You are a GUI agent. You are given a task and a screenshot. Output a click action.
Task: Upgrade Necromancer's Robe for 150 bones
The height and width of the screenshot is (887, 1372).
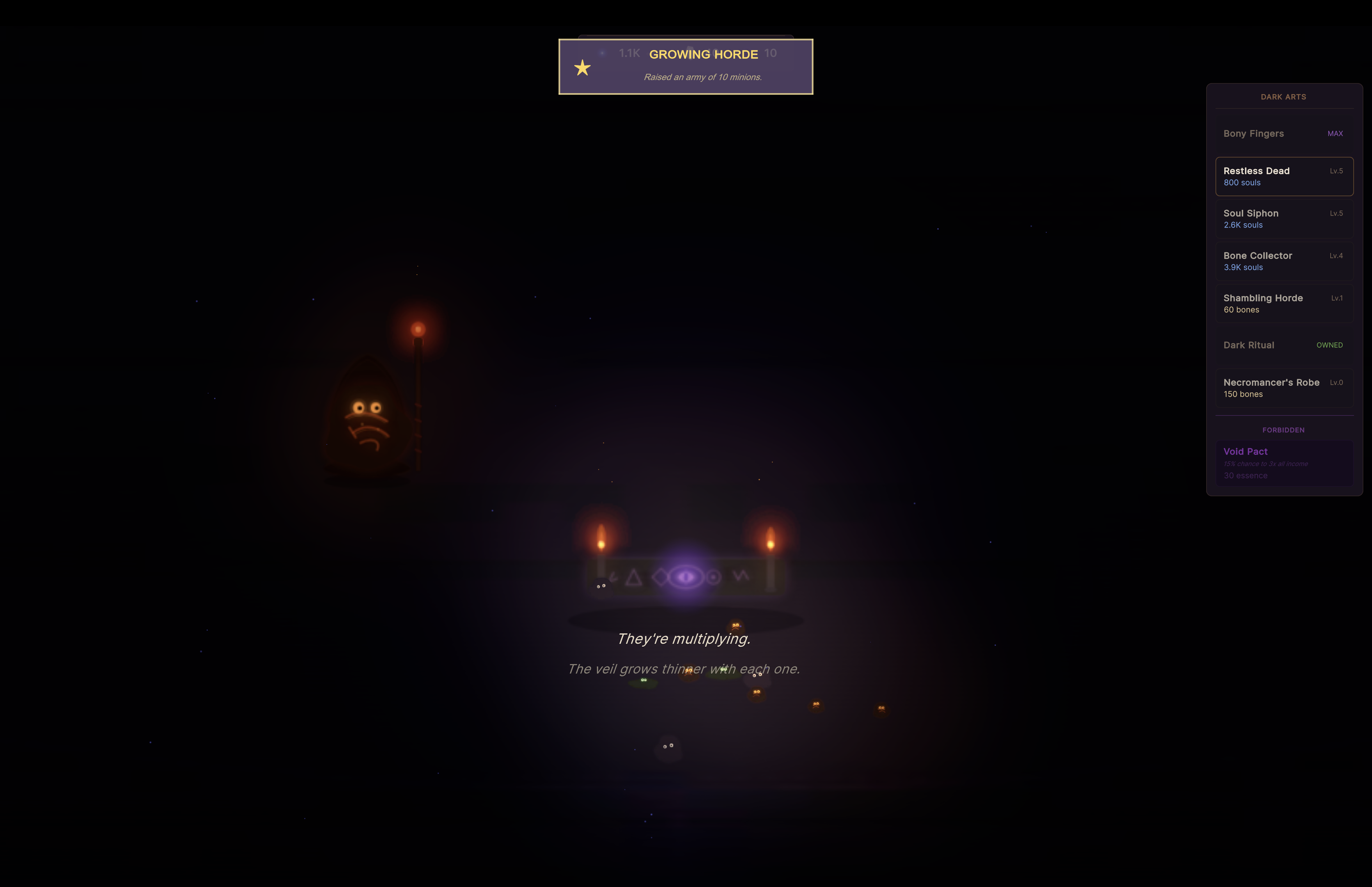[1283, 388]
